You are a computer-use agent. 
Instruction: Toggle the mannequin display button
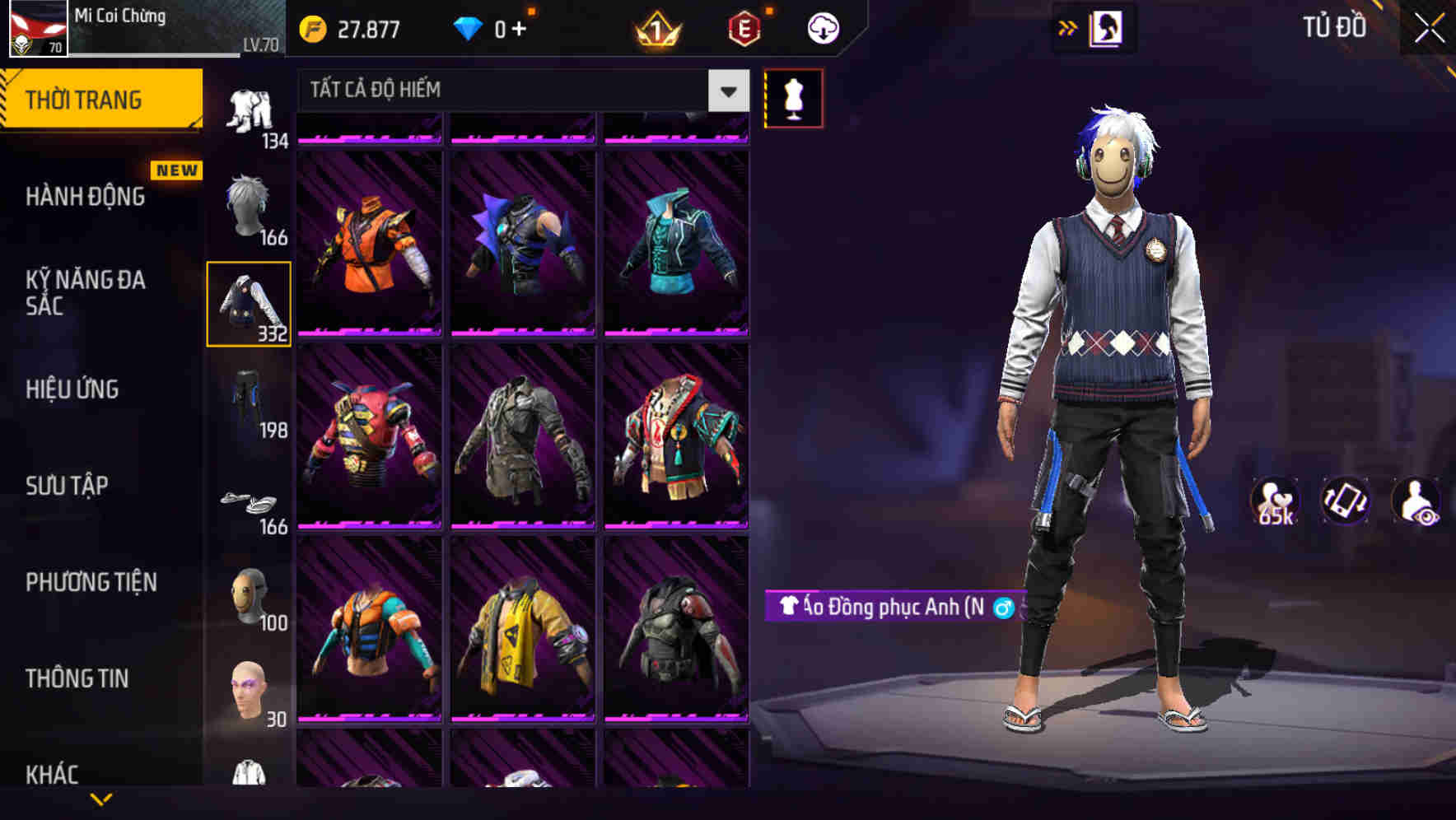pos(793,97)
